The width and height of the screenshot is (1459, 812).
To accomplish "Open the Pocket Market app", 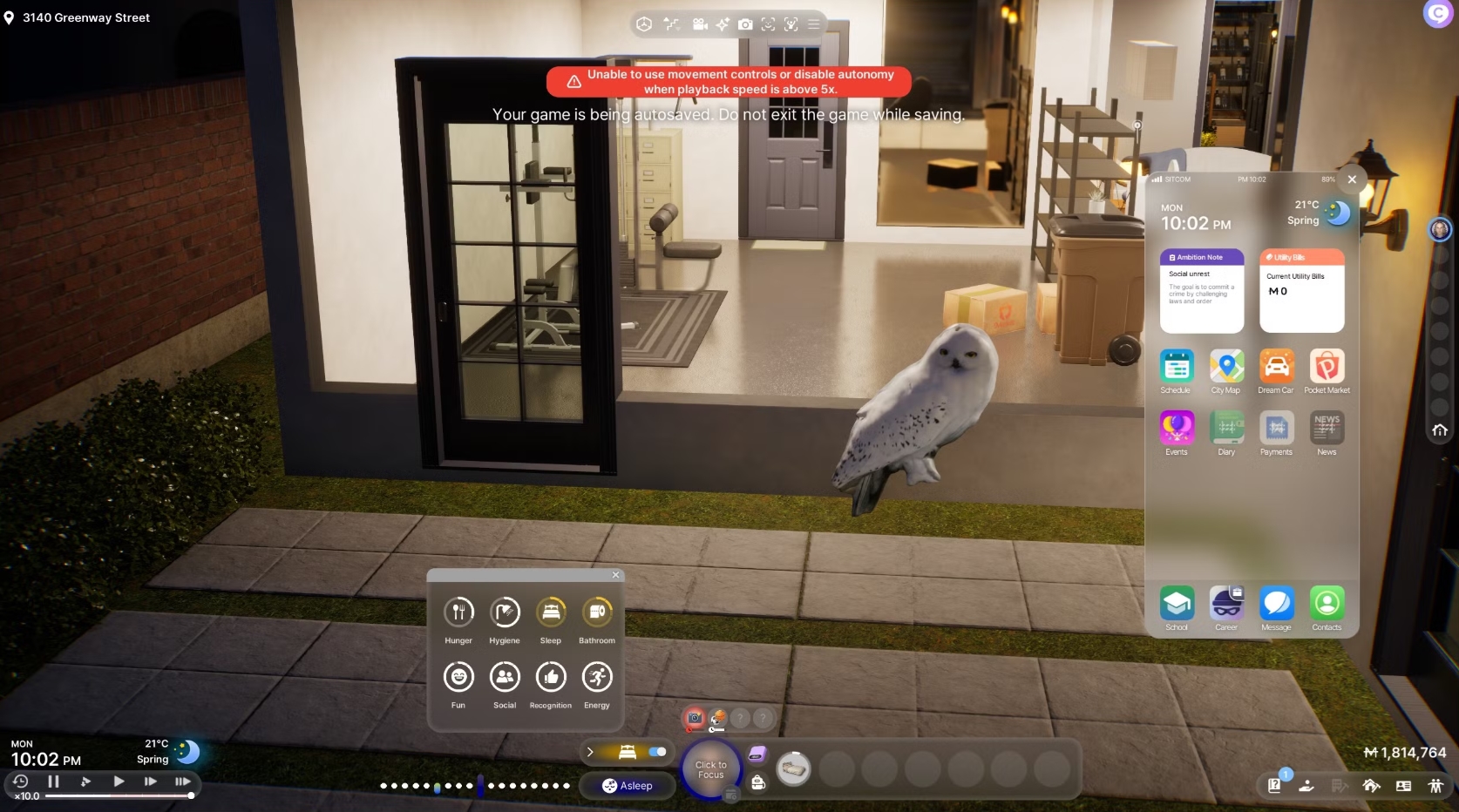I will pyautogui.click(x=1327, y=366).
